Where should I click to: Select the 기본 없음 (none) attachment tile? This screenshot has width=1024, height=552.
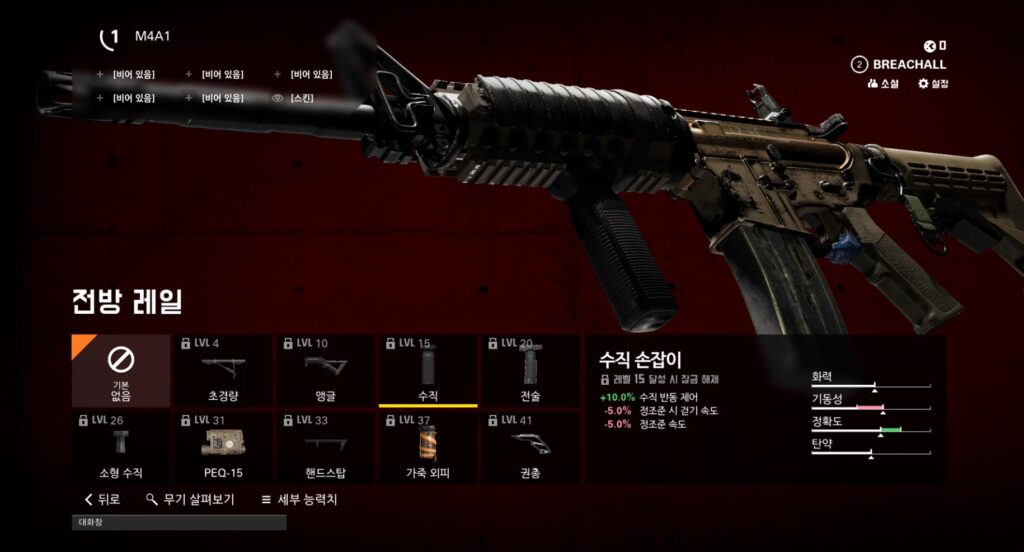point(121,370)
